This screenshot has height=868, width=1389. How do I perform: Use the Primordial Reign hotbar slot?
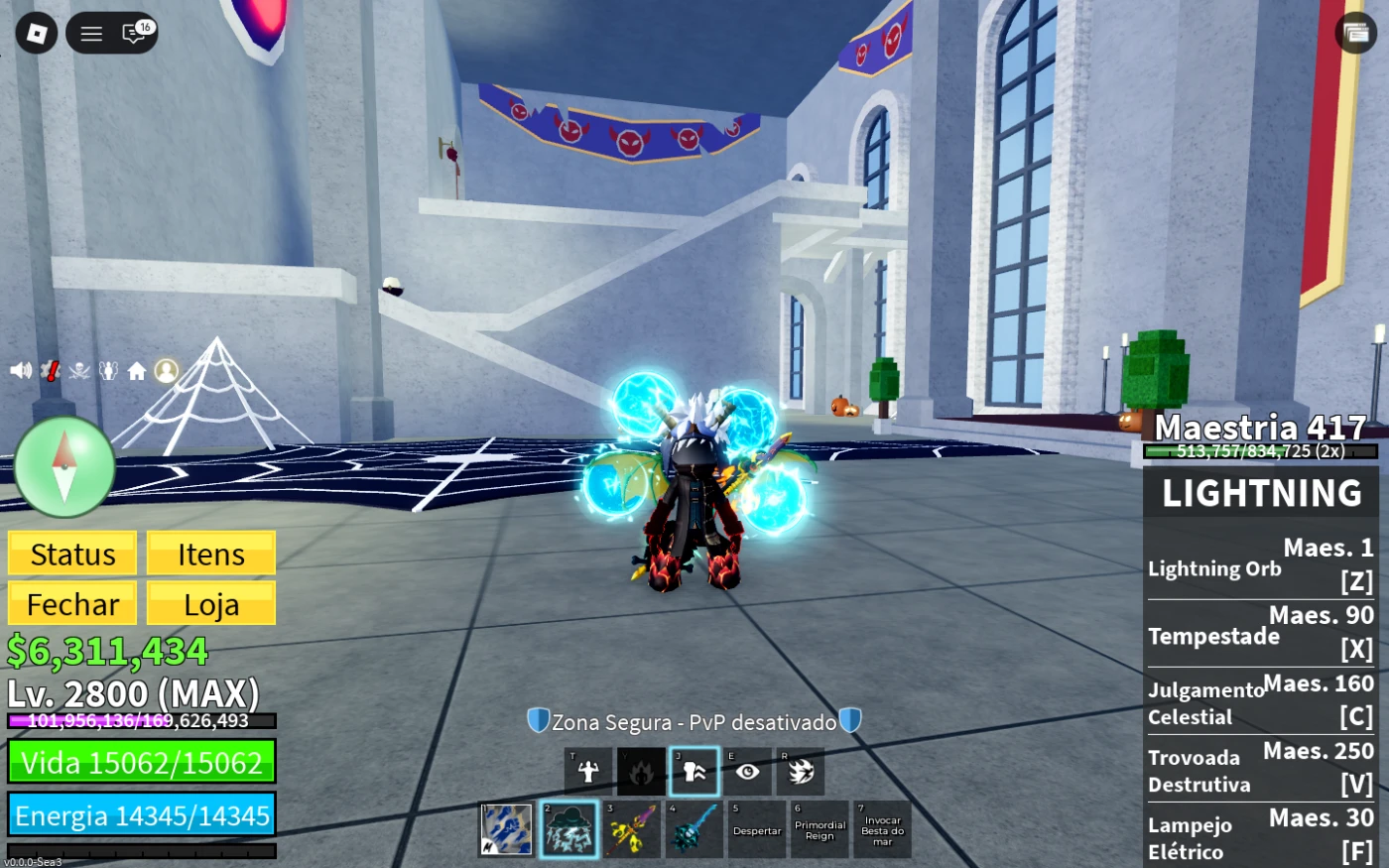(820, 829)
